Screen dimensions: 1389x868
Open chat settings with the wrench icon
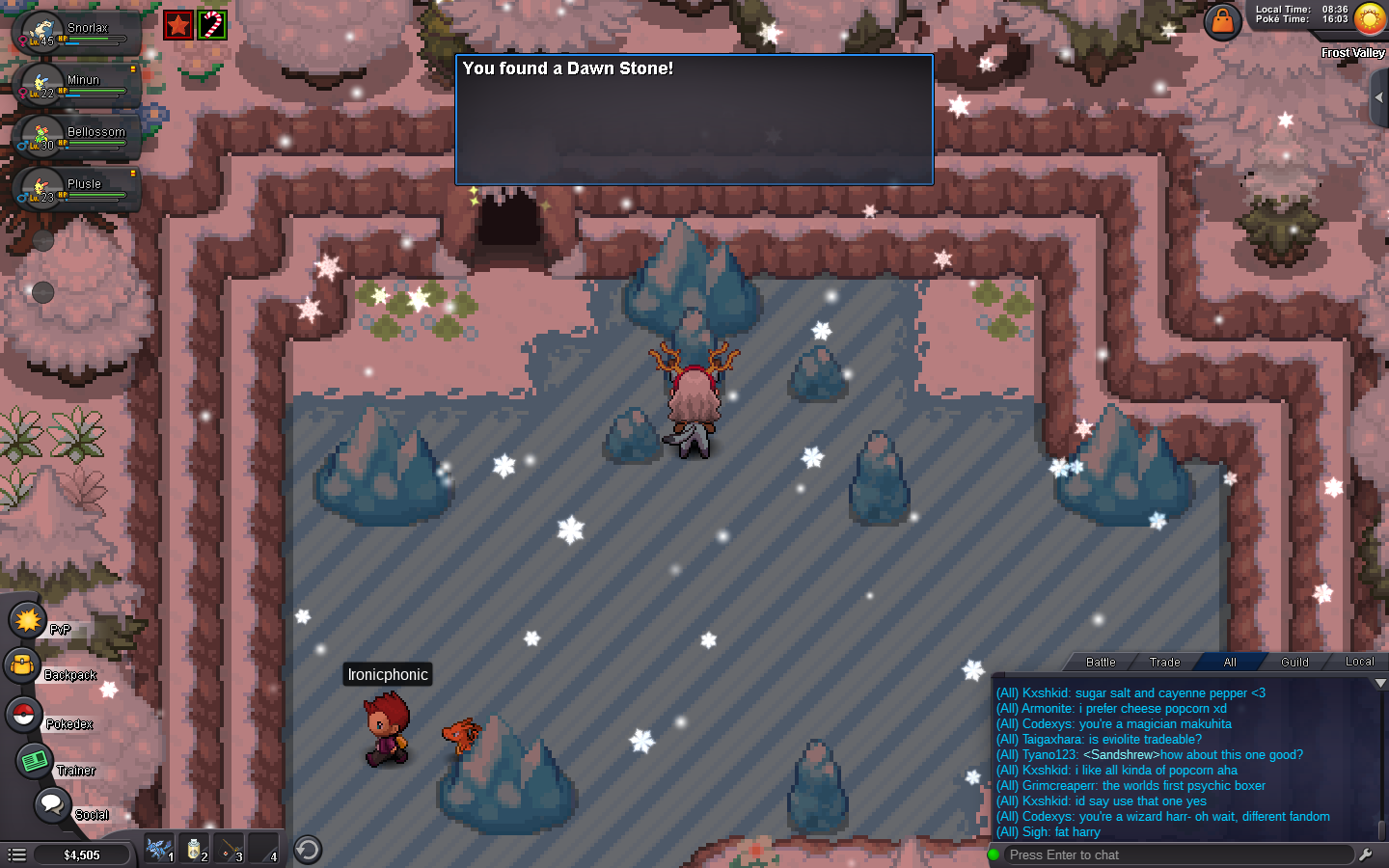(x=1366, y=854)
